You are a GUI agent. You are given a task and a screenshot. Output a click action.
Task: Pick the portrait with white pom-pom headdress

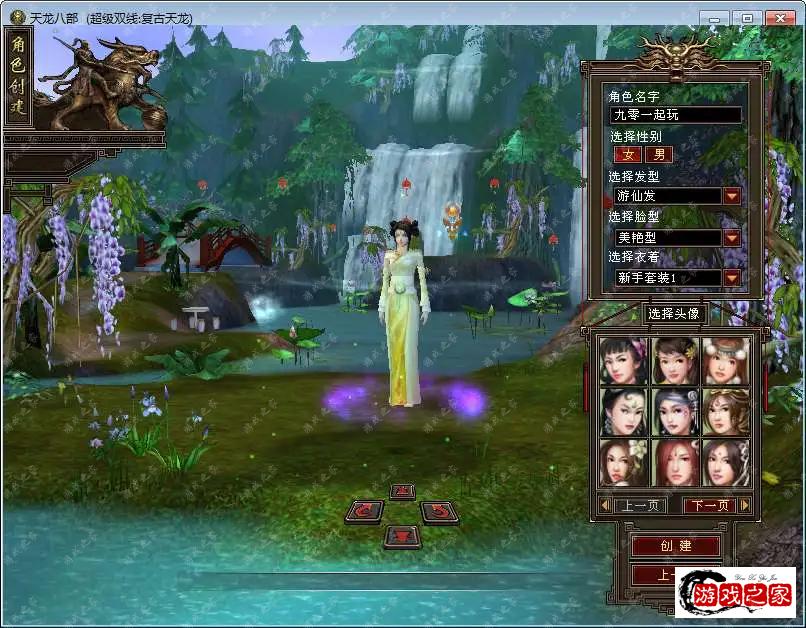click(725, 360)
